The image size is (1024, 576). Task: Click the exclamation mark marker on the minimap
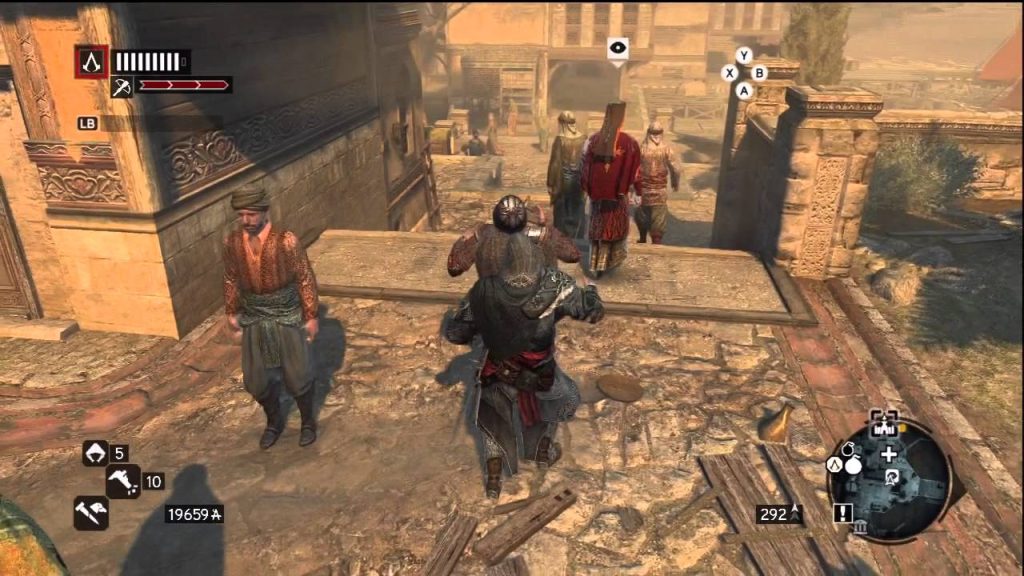click(841, 512)
